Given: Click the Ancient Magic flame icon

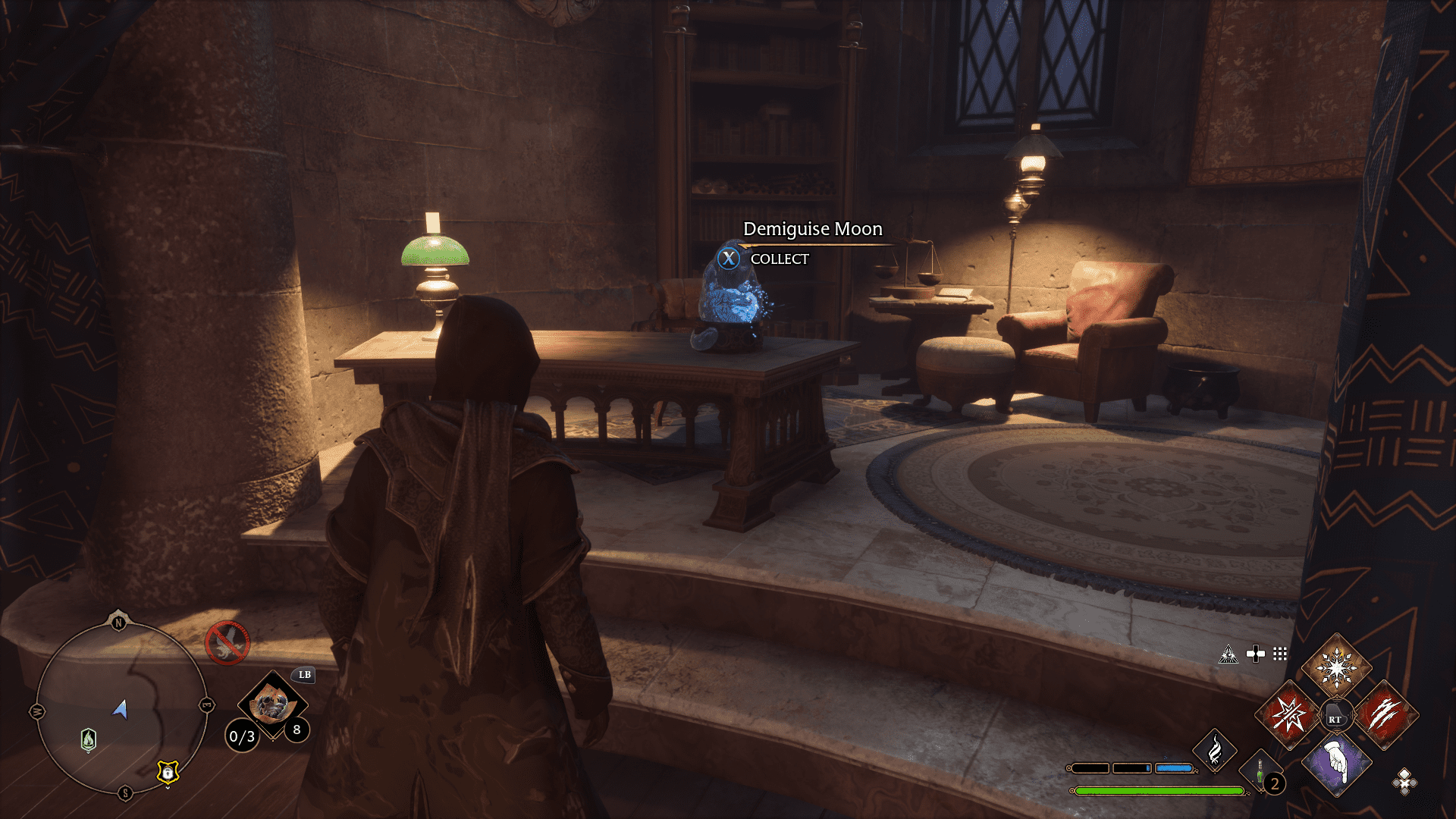Looking at the screenshot, I should point(1214,750).
